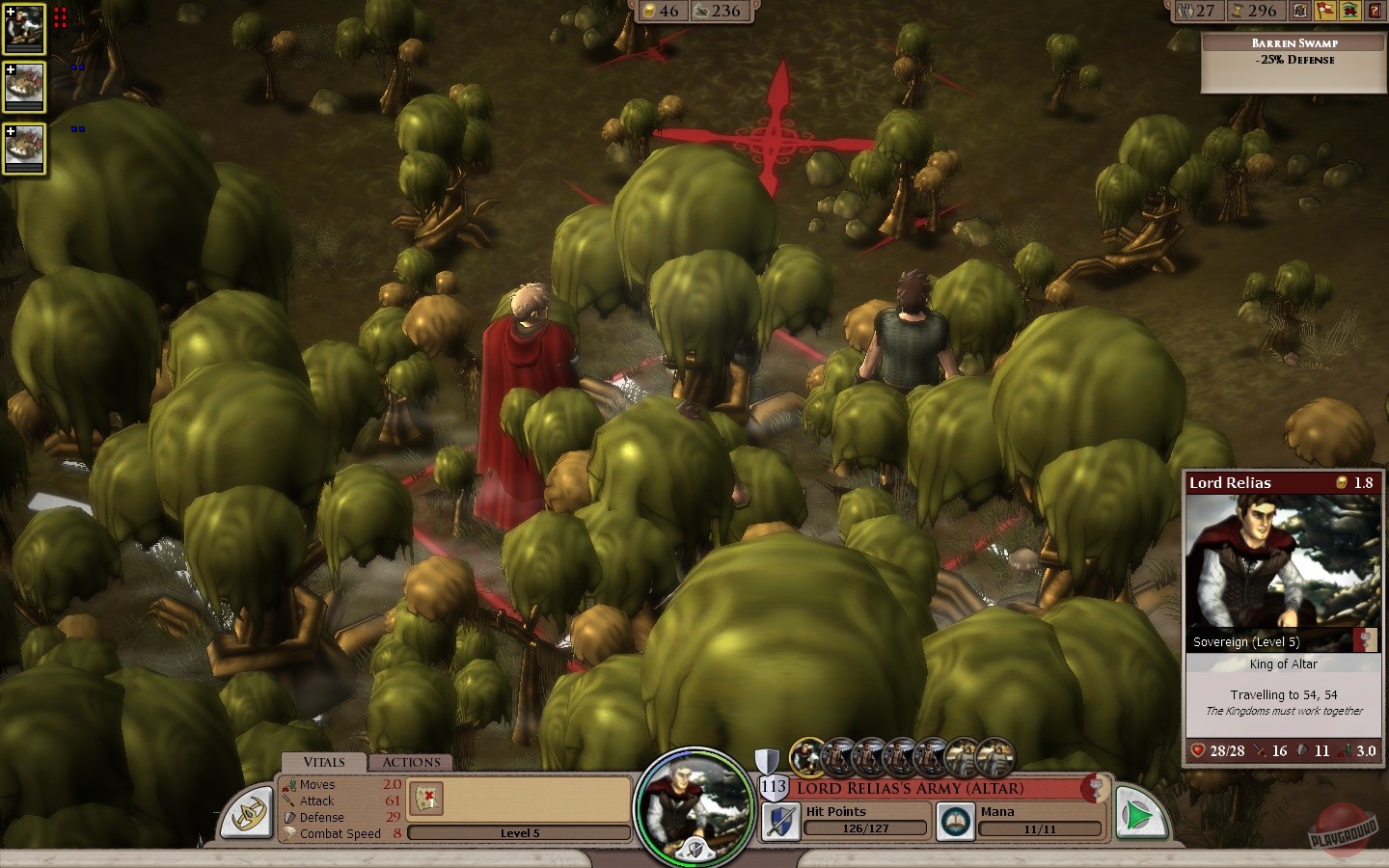The height and width of the screenshot is (868, 1389).
Task: Open the parchment figure icon in top bar
Action: click(x=1301, y=11)
